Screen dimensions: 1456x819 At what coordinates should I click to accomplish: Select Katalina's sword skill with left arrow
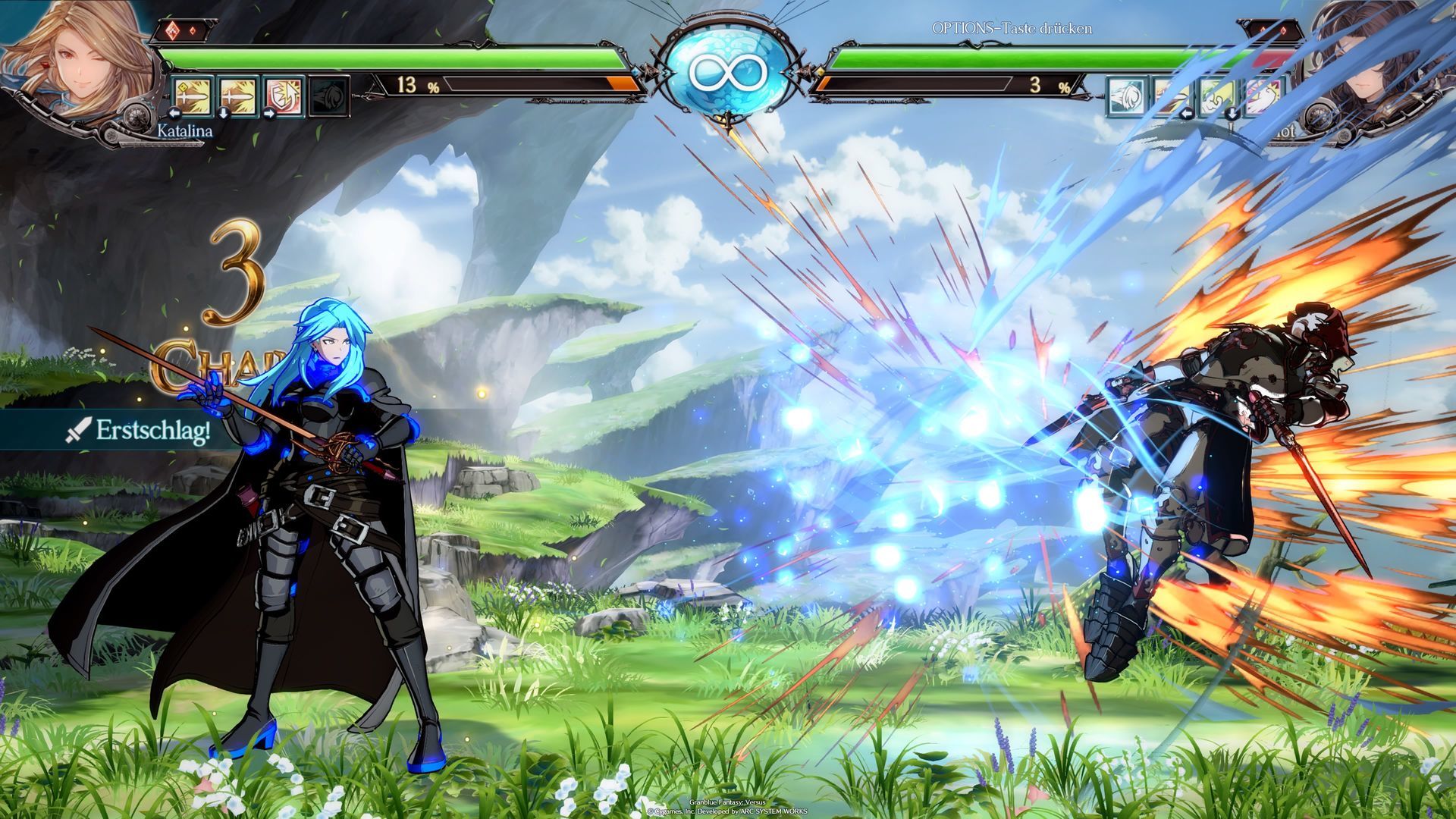(x=193, y=96)
